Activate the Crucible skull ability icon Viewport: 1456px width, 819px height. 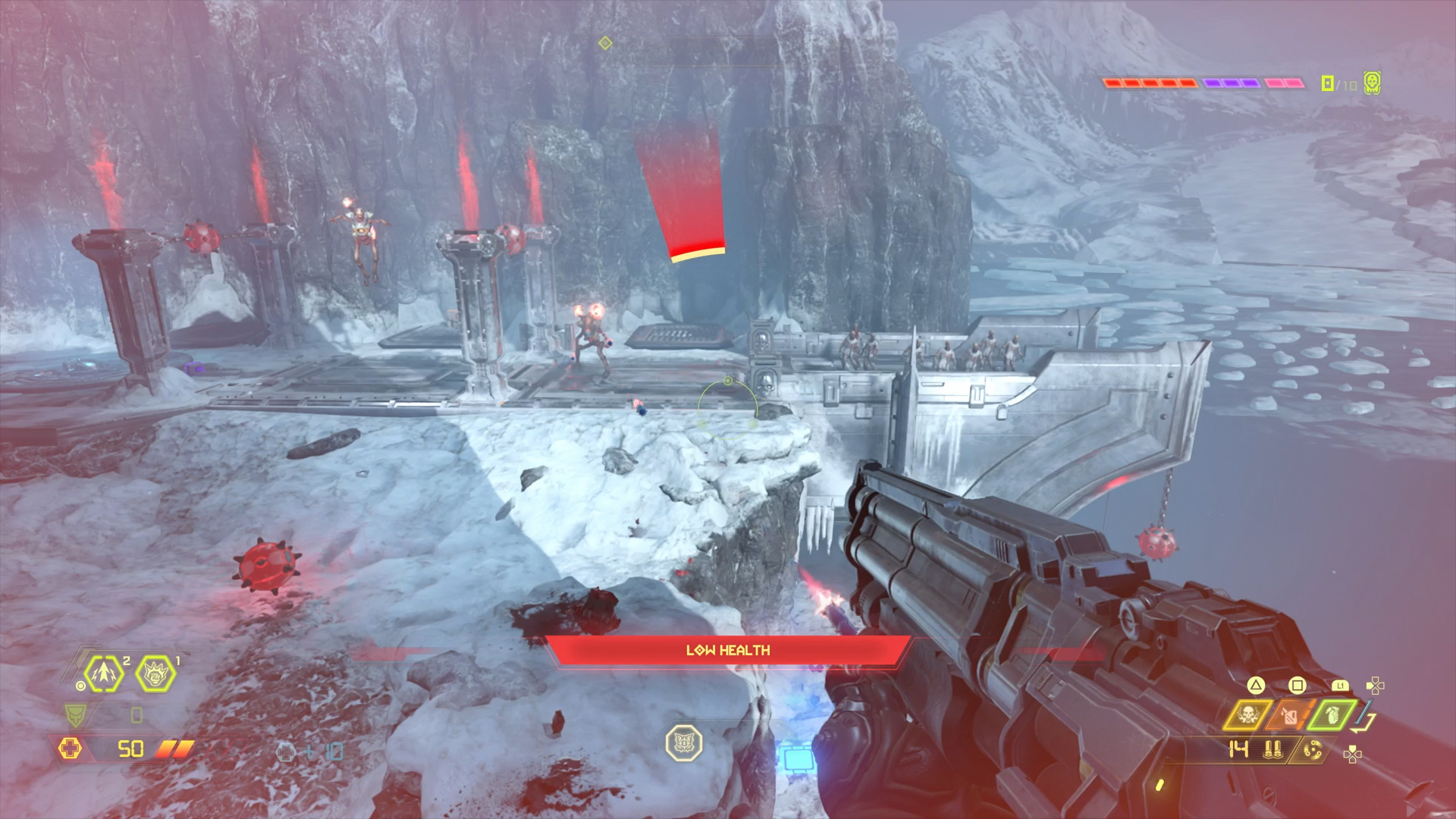click(1247, 714)
